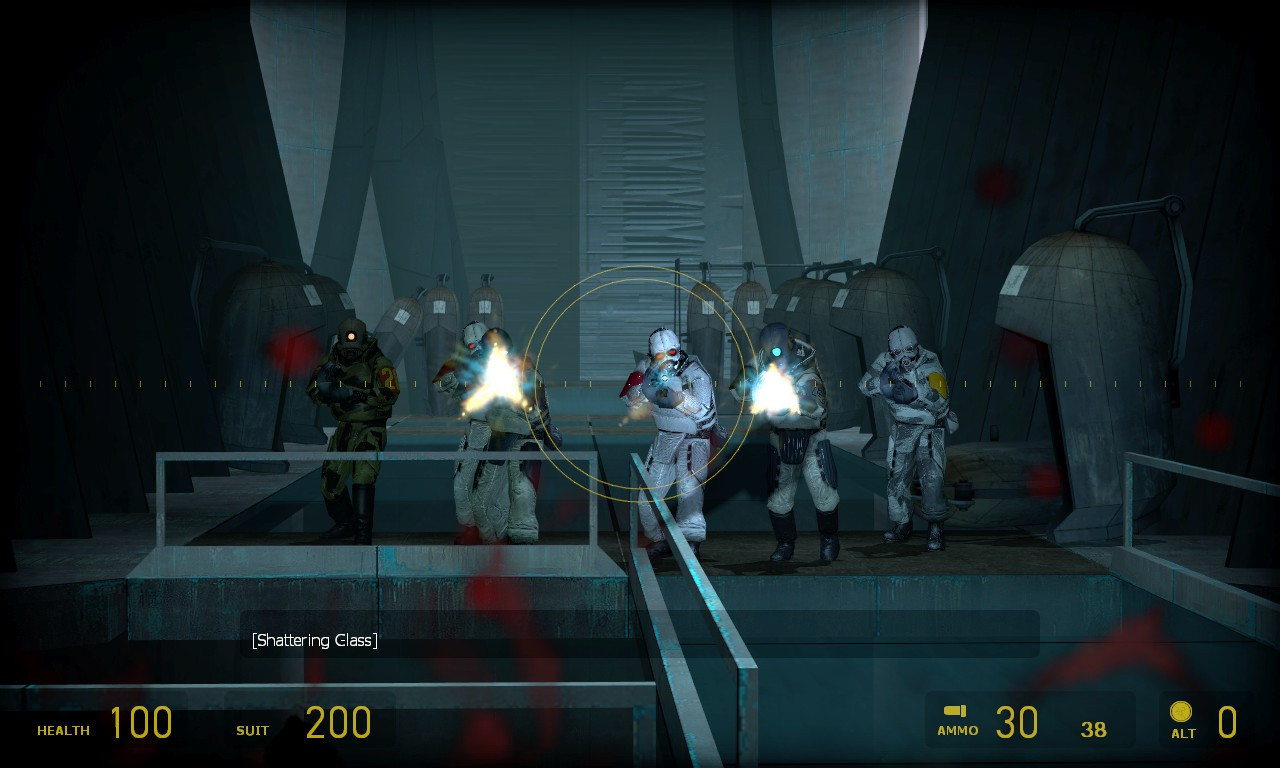
Task: Click the circular crosshair reticle
Action: [x=638, y=380]
